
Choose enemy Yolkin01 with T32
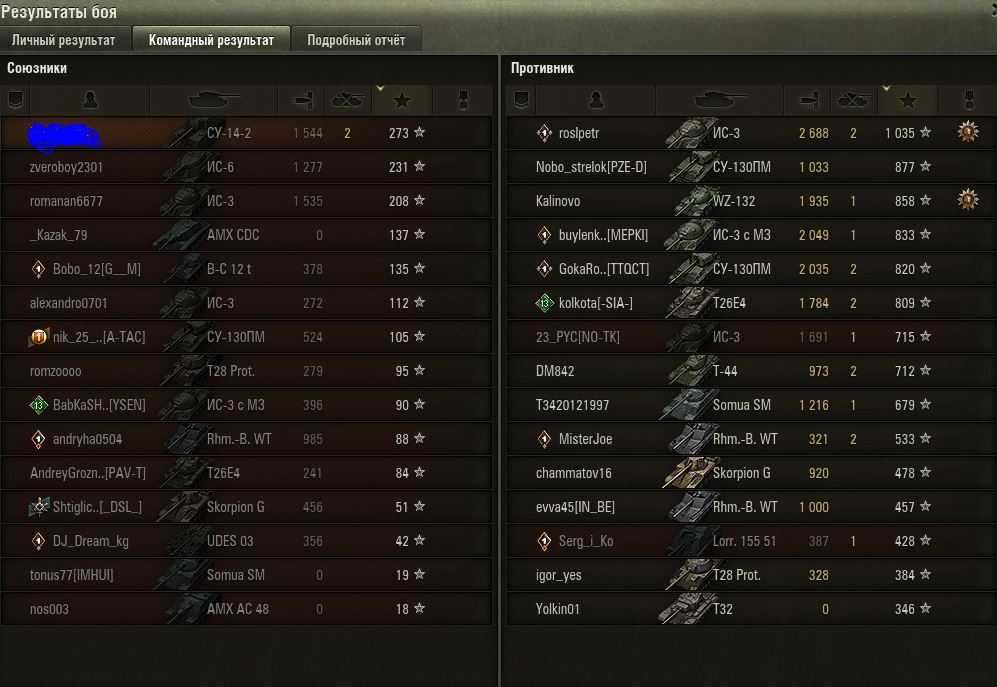coord(558,609)
